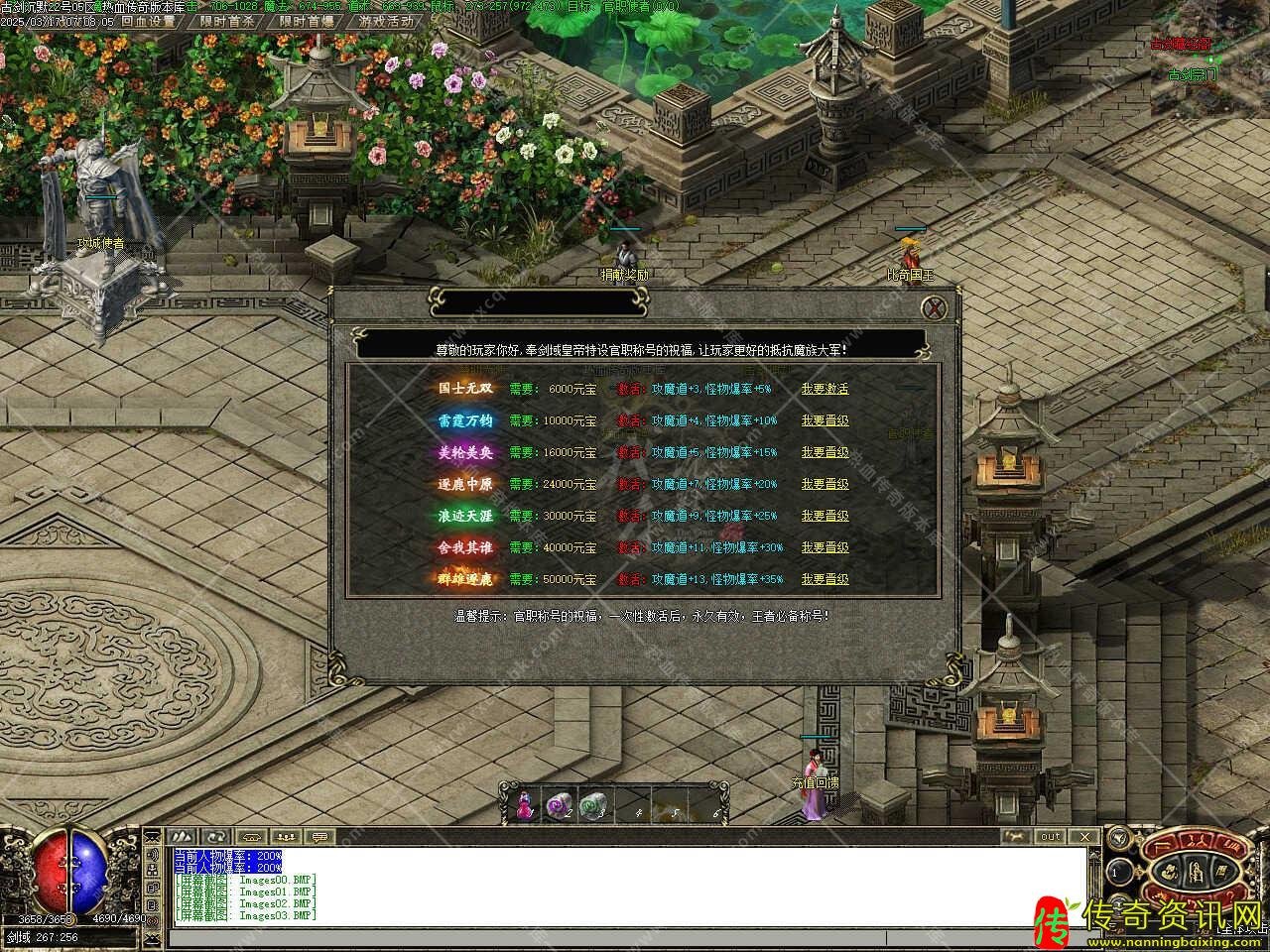Click 我要晋级 for the 雷霆万钧 title

pyautogui.click(x=825, y=420)
